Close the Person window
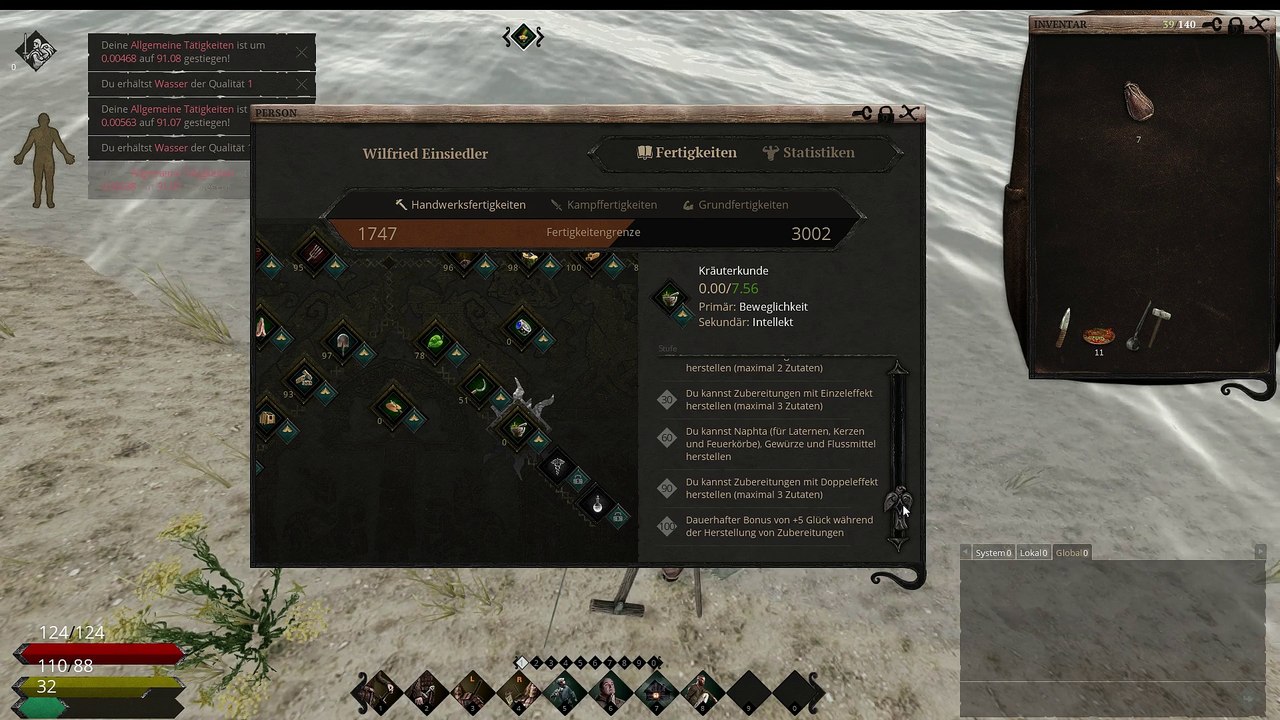This screenshot has height=720, width=1280. [x=909, y=113]
